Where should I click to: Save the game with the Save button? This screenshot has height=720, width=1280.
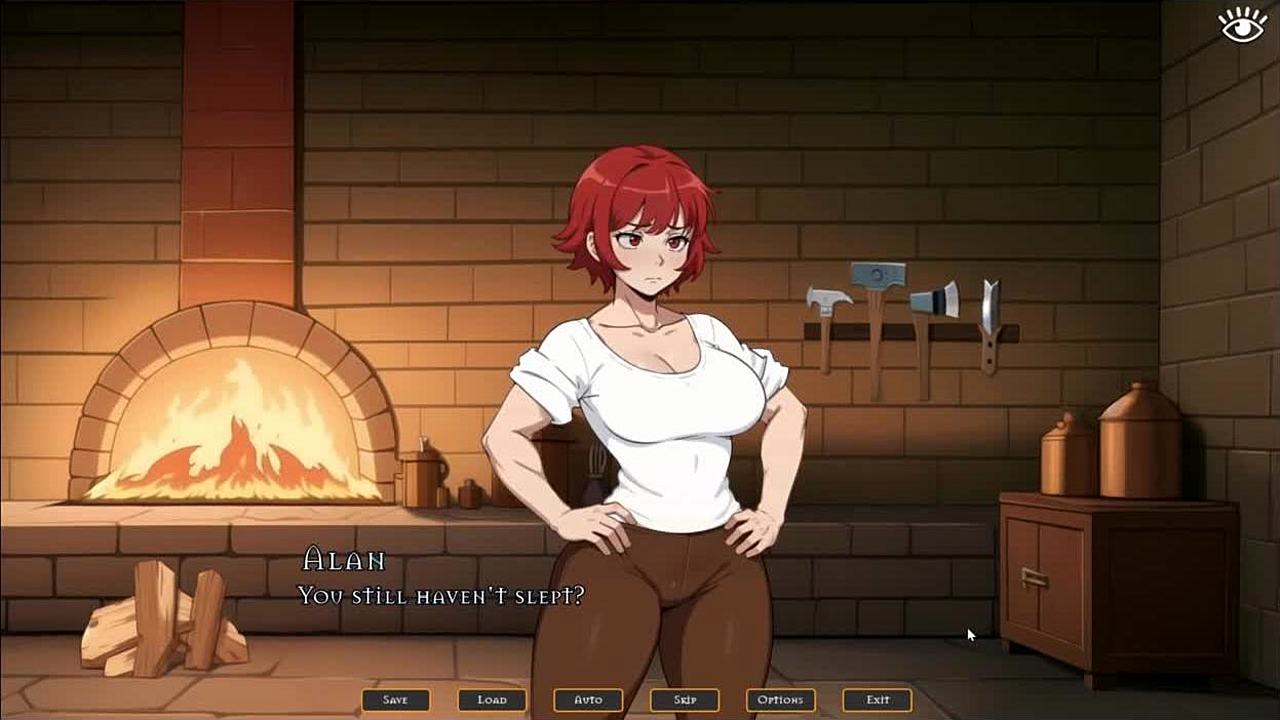tap(396, 700)
